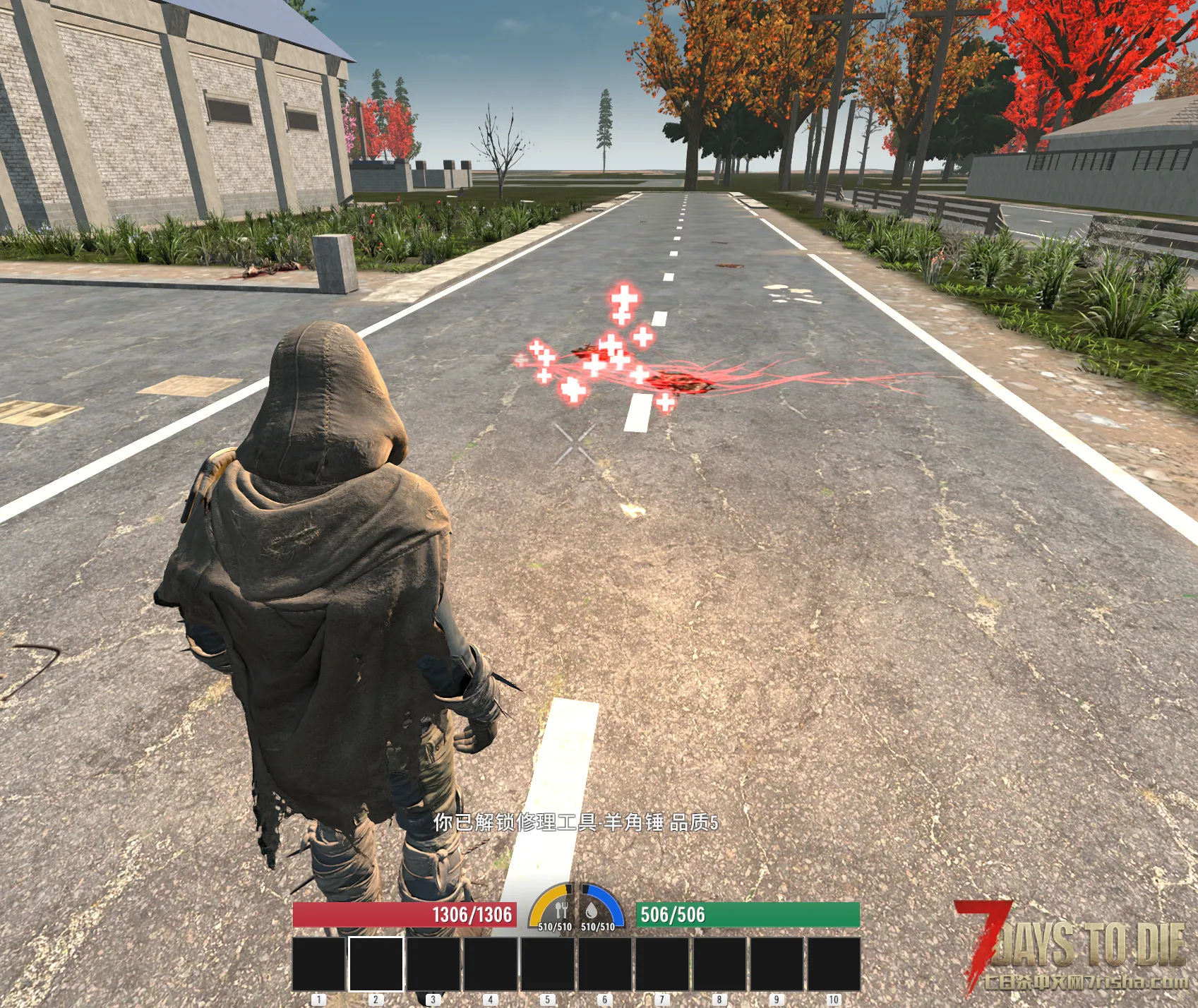Select the highlighted toolbelt slot 2
The height and width of the screenshot is (1008, 1198).
(x=376, y=964)
